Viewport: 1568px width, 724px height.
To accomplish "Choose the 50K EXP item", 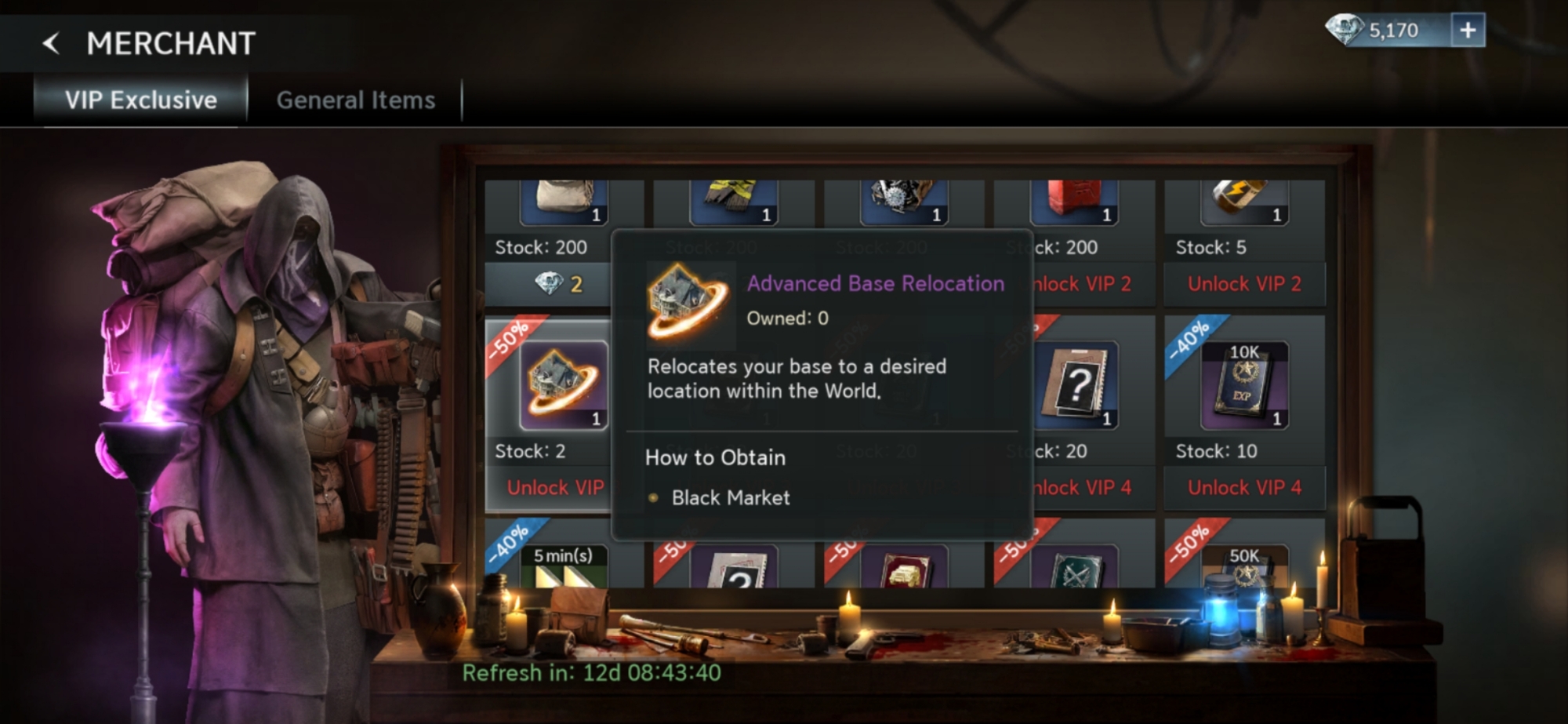I will [x=1244, y=566].
